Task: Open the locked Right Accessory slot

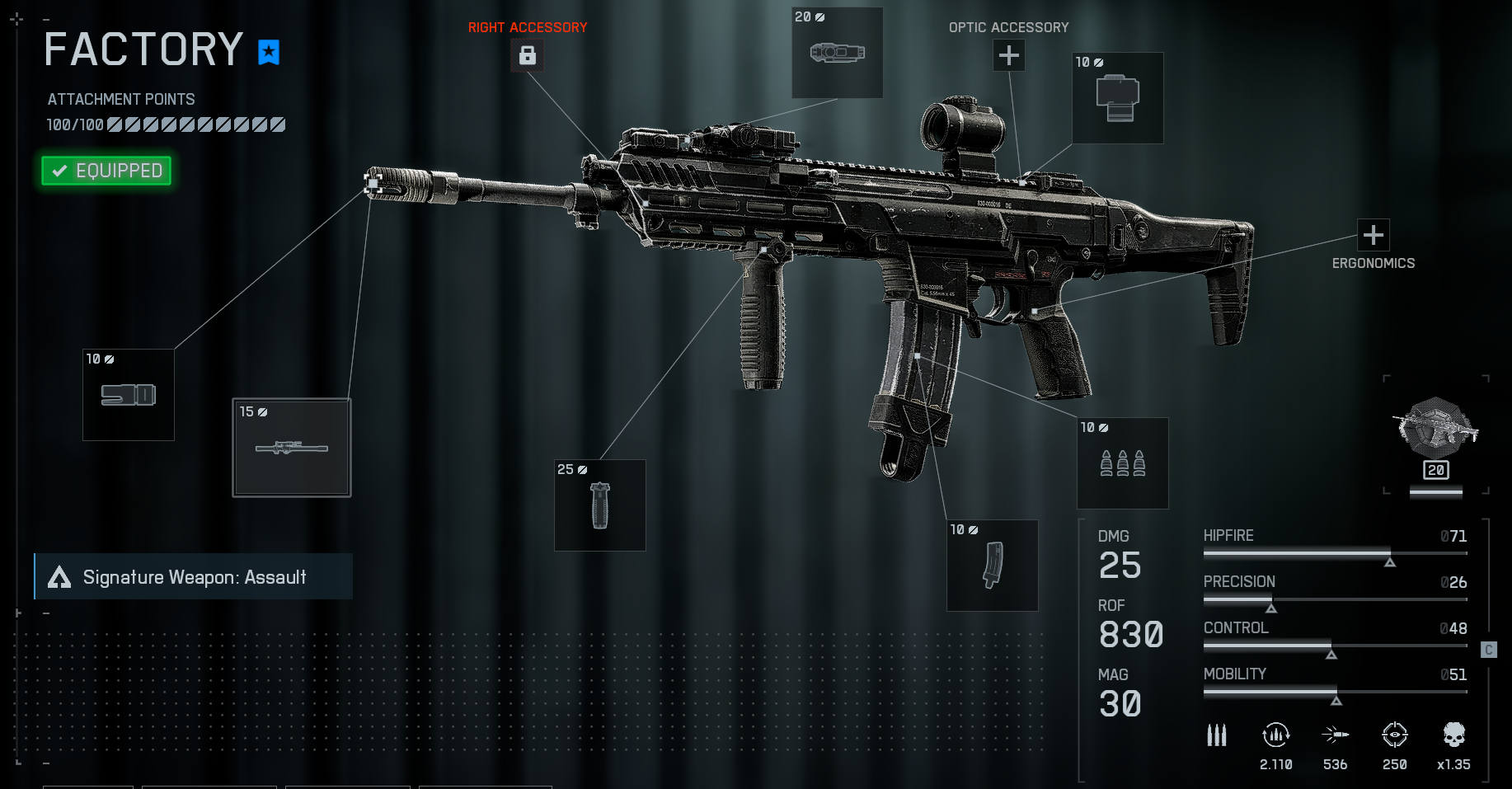Action: [527, 55]
